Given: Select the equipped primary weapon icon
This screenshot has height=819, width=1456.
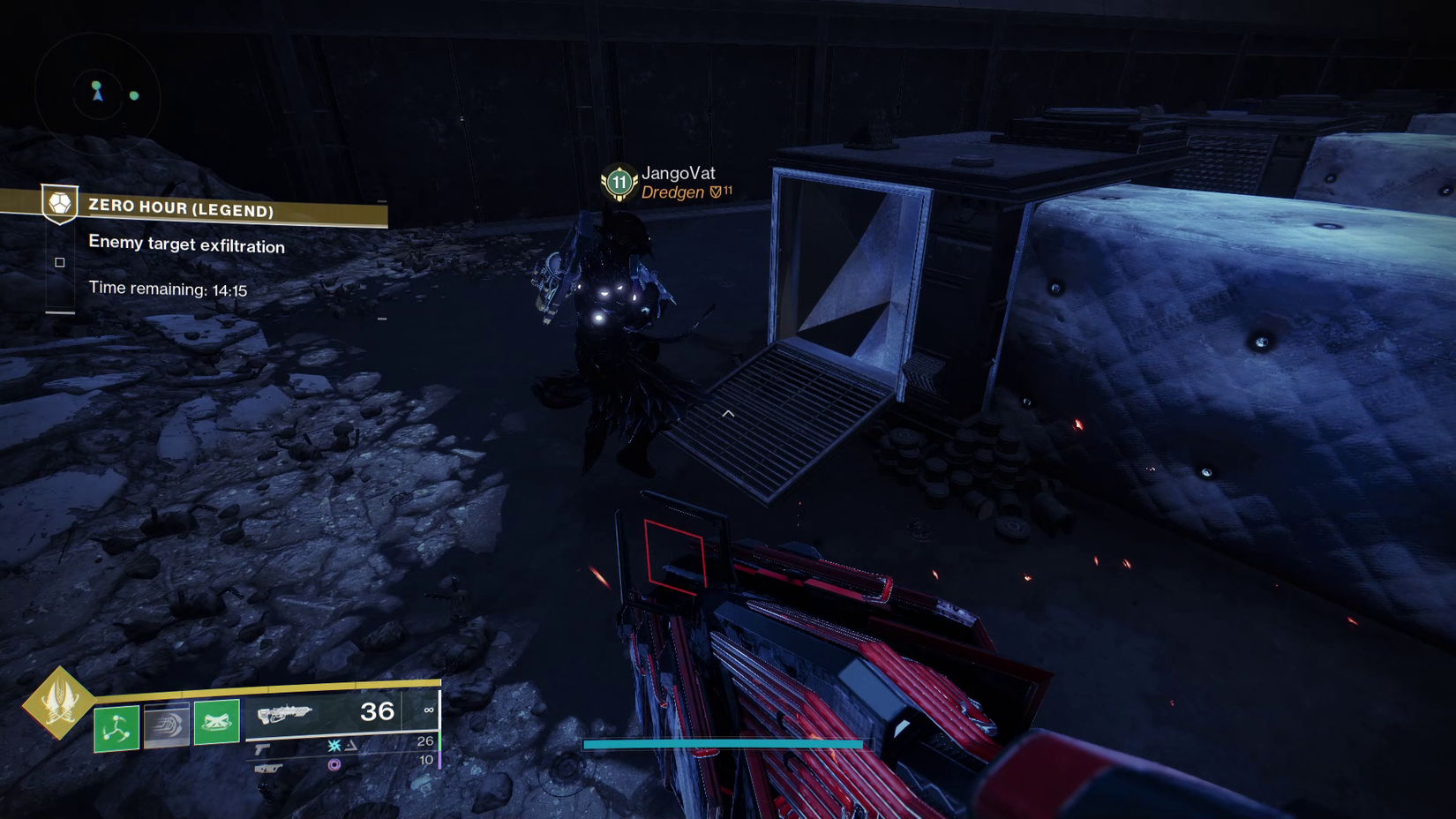Looking at the screenshot, I should (284, 713).
